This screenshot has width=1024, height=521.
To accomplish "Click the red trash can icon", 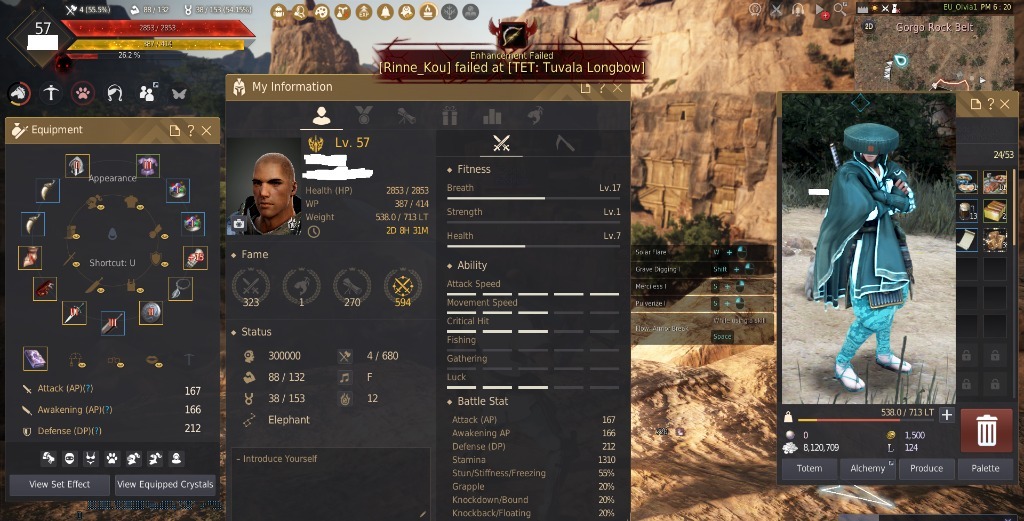I will coord(986,431).
